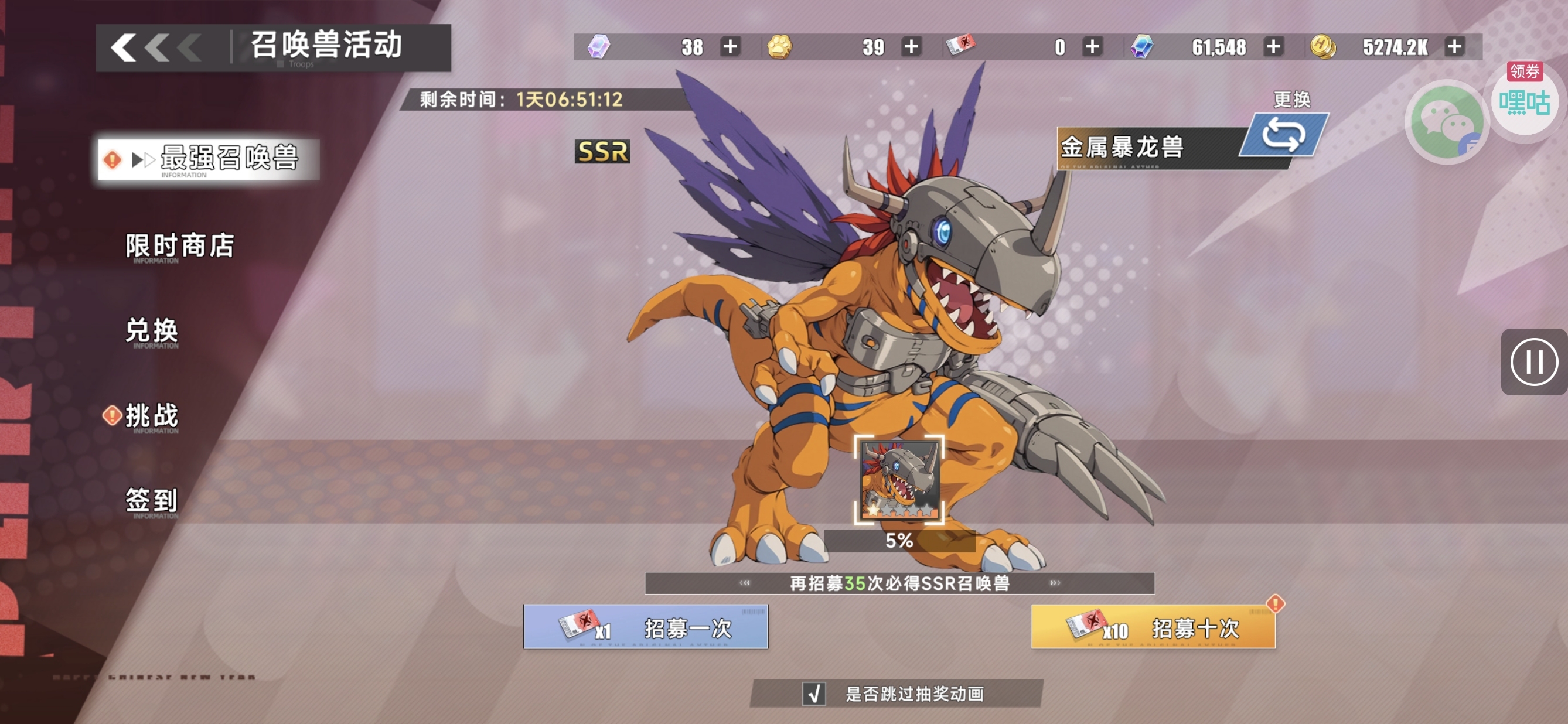The width and height of the screenshot is (1568, 724).
Task: Add more red recruit tickets
Action: pyautogui.click(x=1092, y=47)
